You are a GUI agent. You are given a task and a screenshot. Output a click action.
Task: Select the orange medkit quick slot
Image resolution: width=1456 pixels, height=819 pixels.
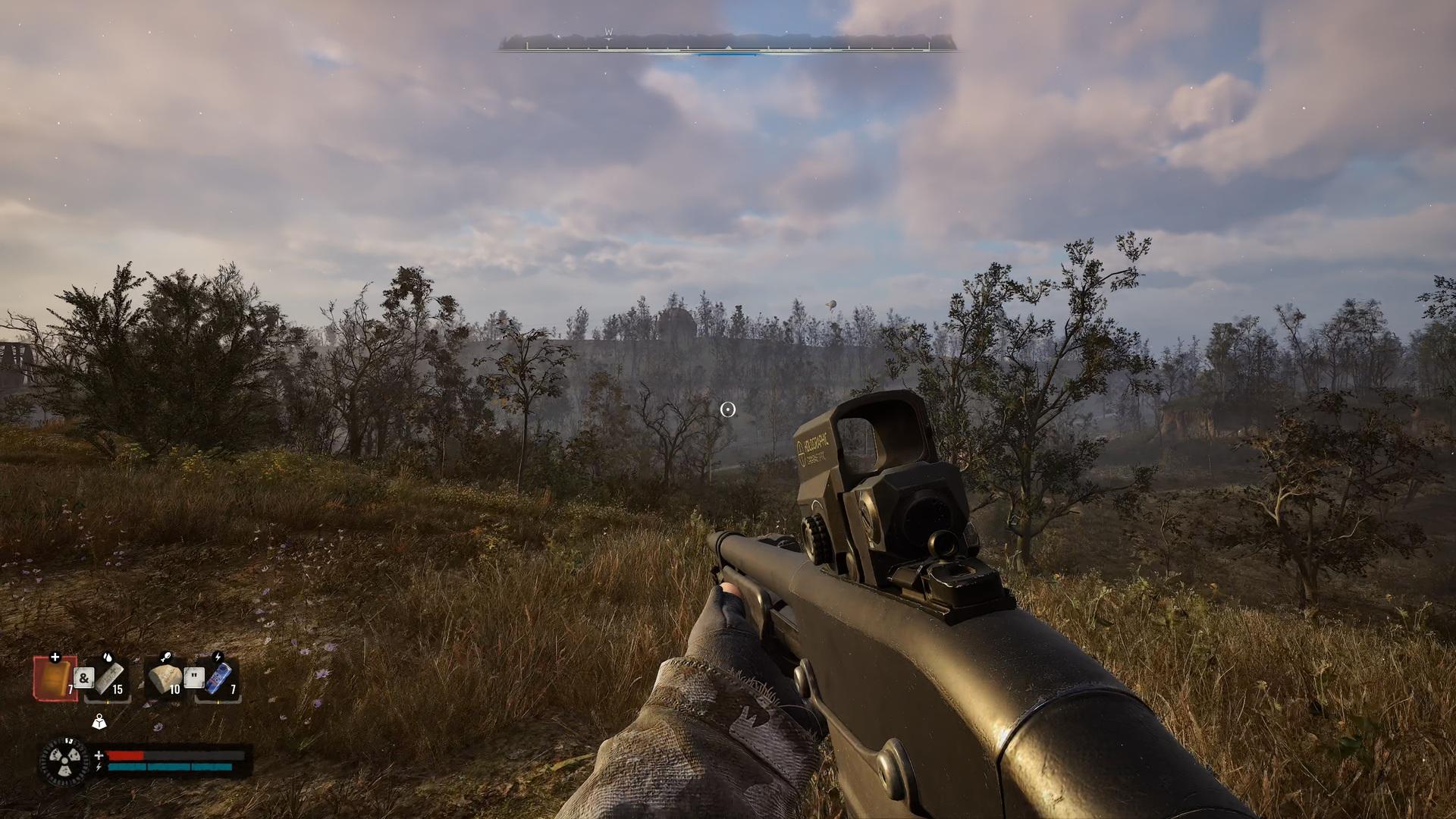(55, 677)
